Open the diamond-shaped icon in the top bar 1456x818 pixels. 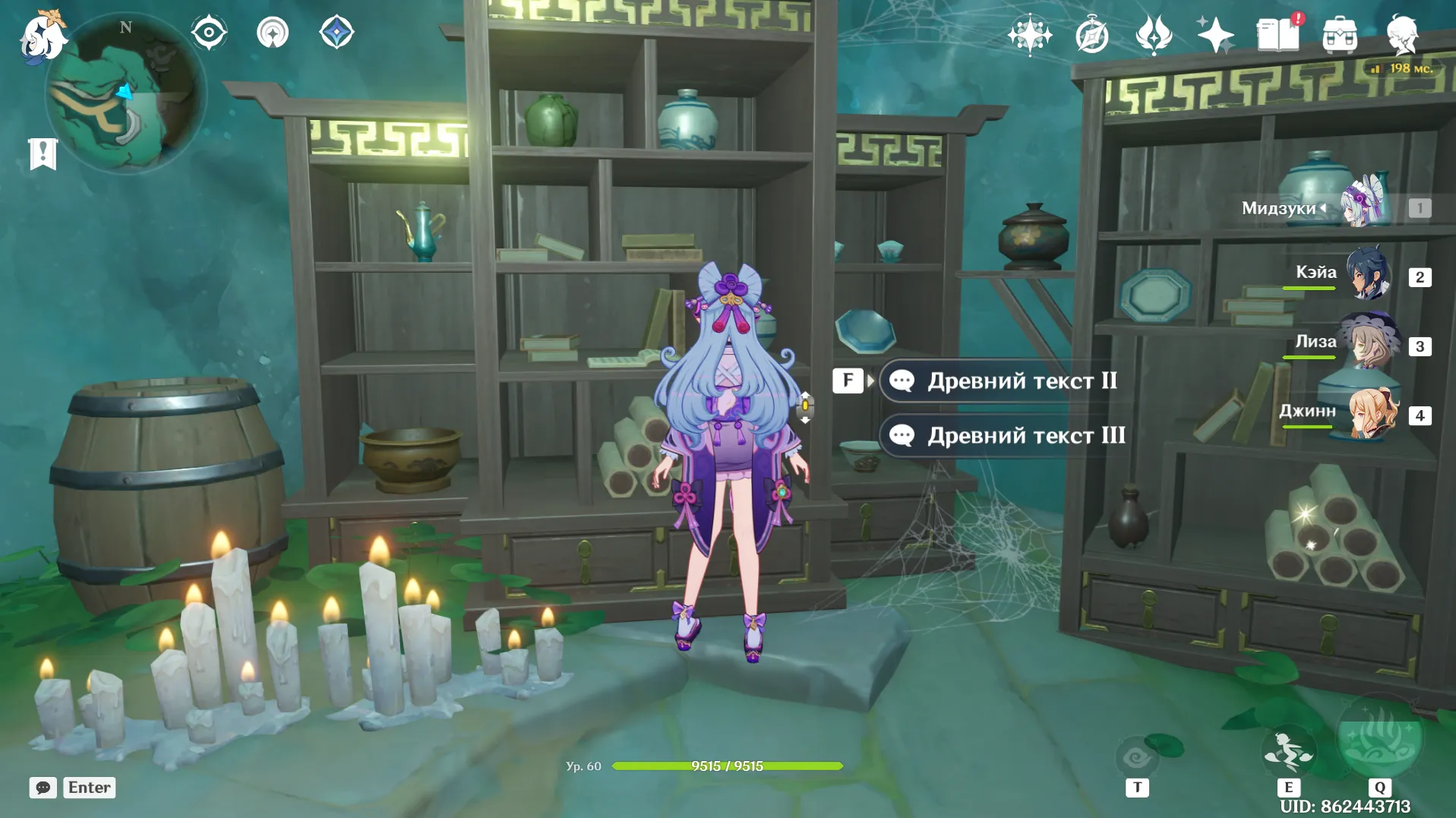pos(336,33)
